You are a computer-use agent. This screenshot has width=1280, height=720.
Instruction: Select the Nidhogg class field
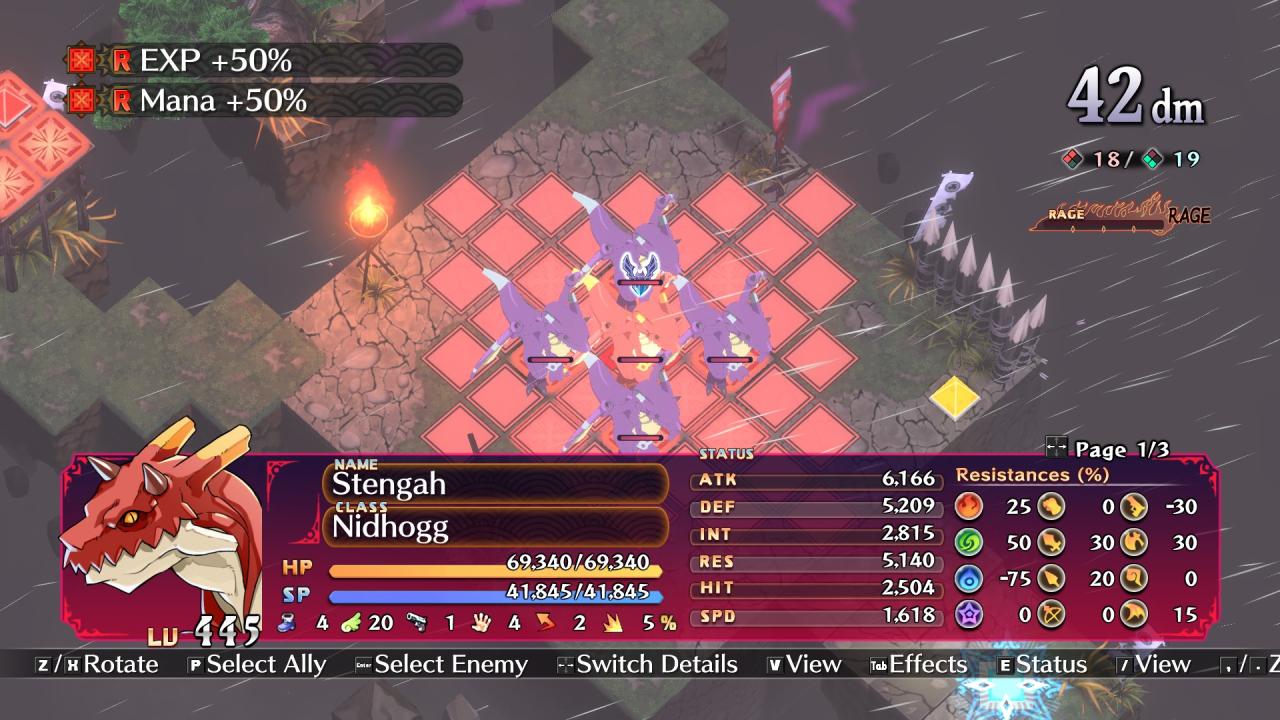(x=495, y=526)
